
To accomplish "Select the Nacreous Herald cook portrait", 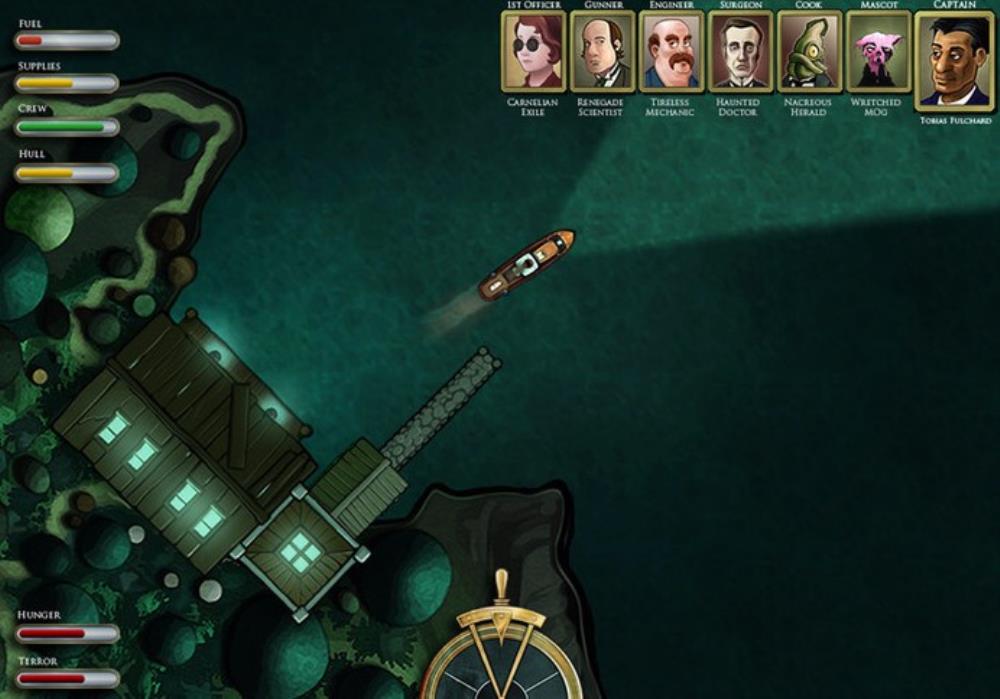I will [x=809, y=51].
